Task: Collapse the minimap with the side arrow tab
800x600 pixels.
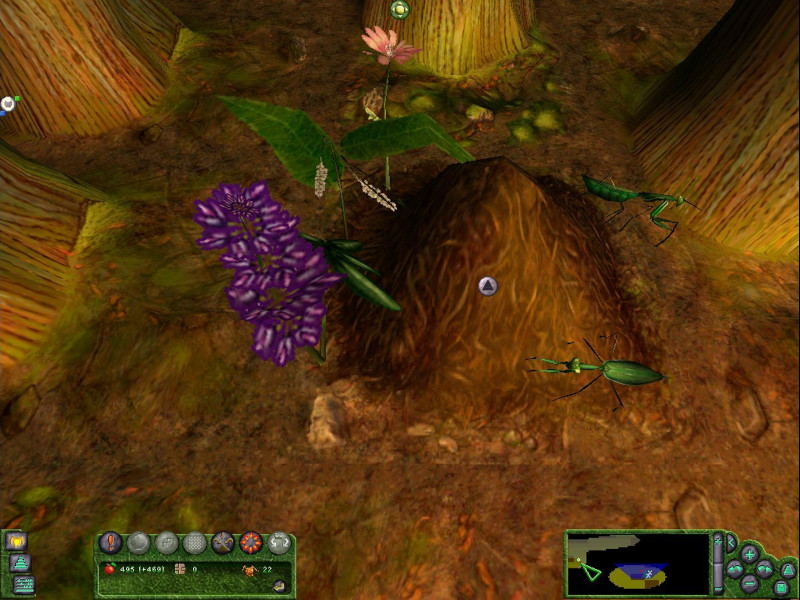Action: tap(729, 543)
